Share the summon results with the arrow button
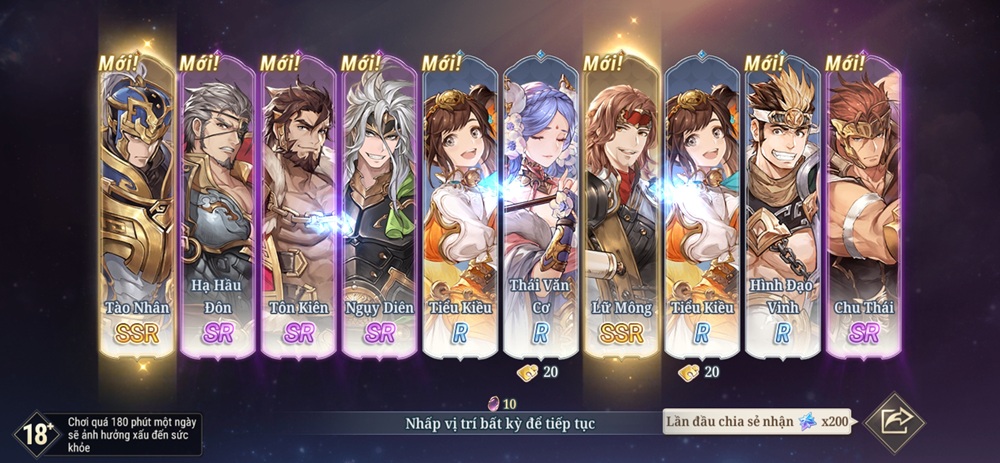The width and height of the screenshot is (1000, 463). (893, 422)
